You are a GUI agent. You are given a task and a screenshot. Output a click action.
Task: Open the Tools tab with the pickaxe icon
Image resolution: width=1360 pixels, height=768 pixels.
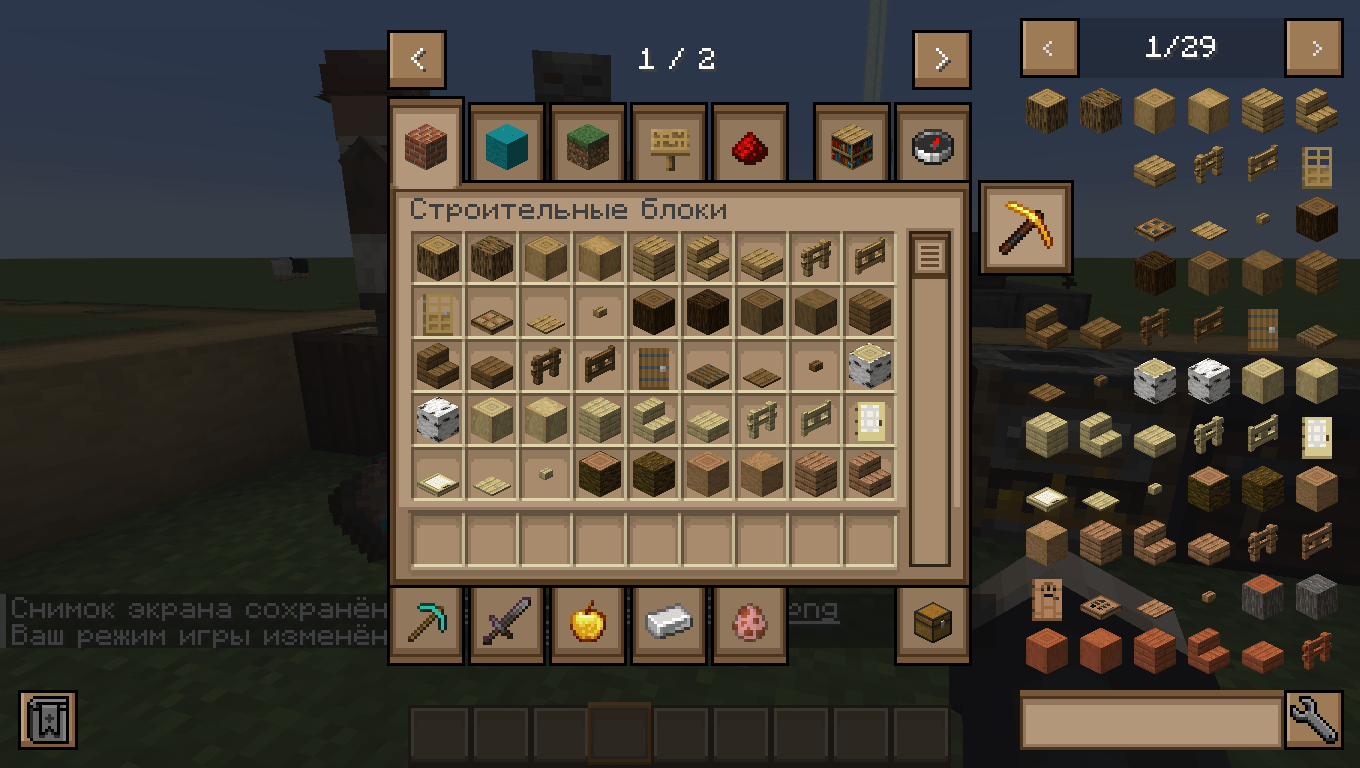coord(426,622)
